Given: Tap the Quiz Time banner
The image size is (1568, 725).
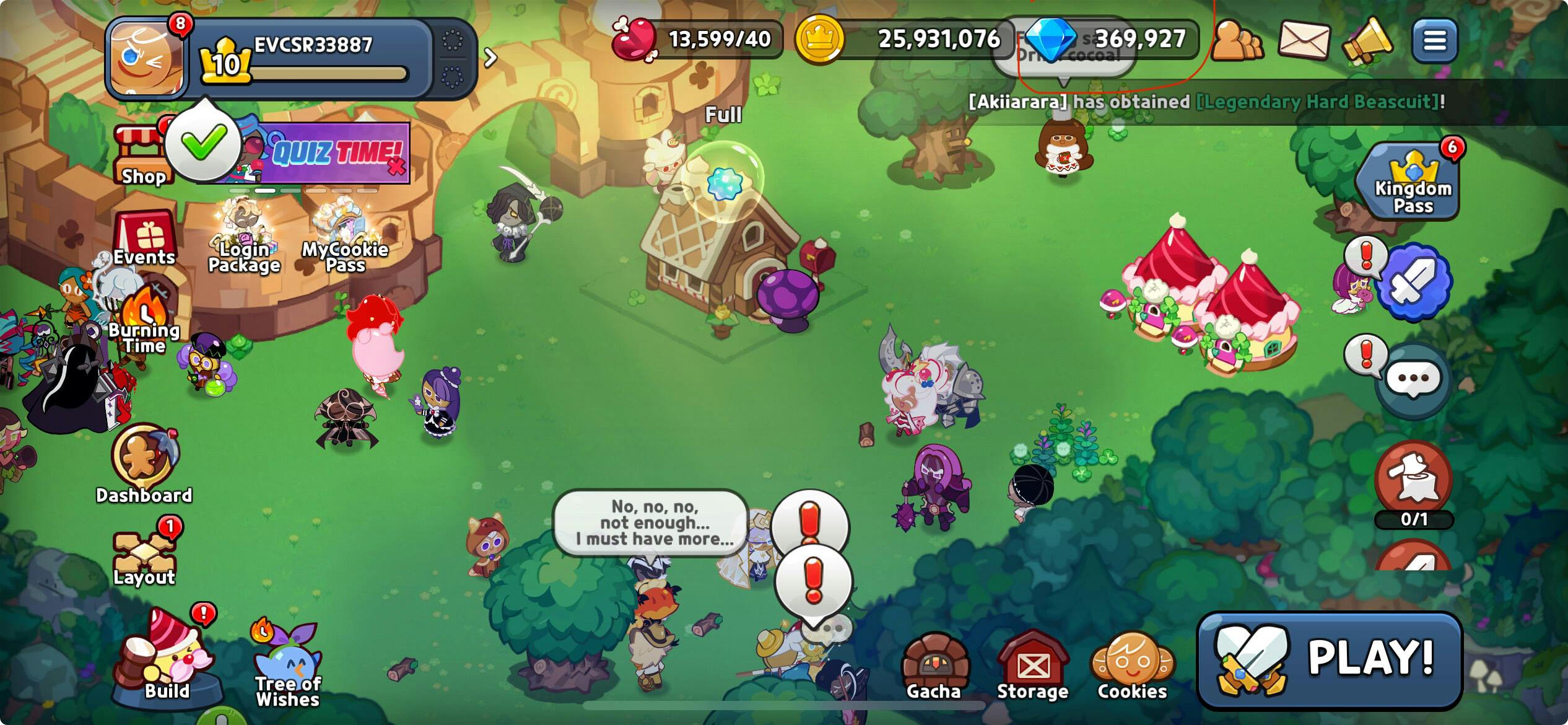Looking at the screenshot, I should coord(334,152).
